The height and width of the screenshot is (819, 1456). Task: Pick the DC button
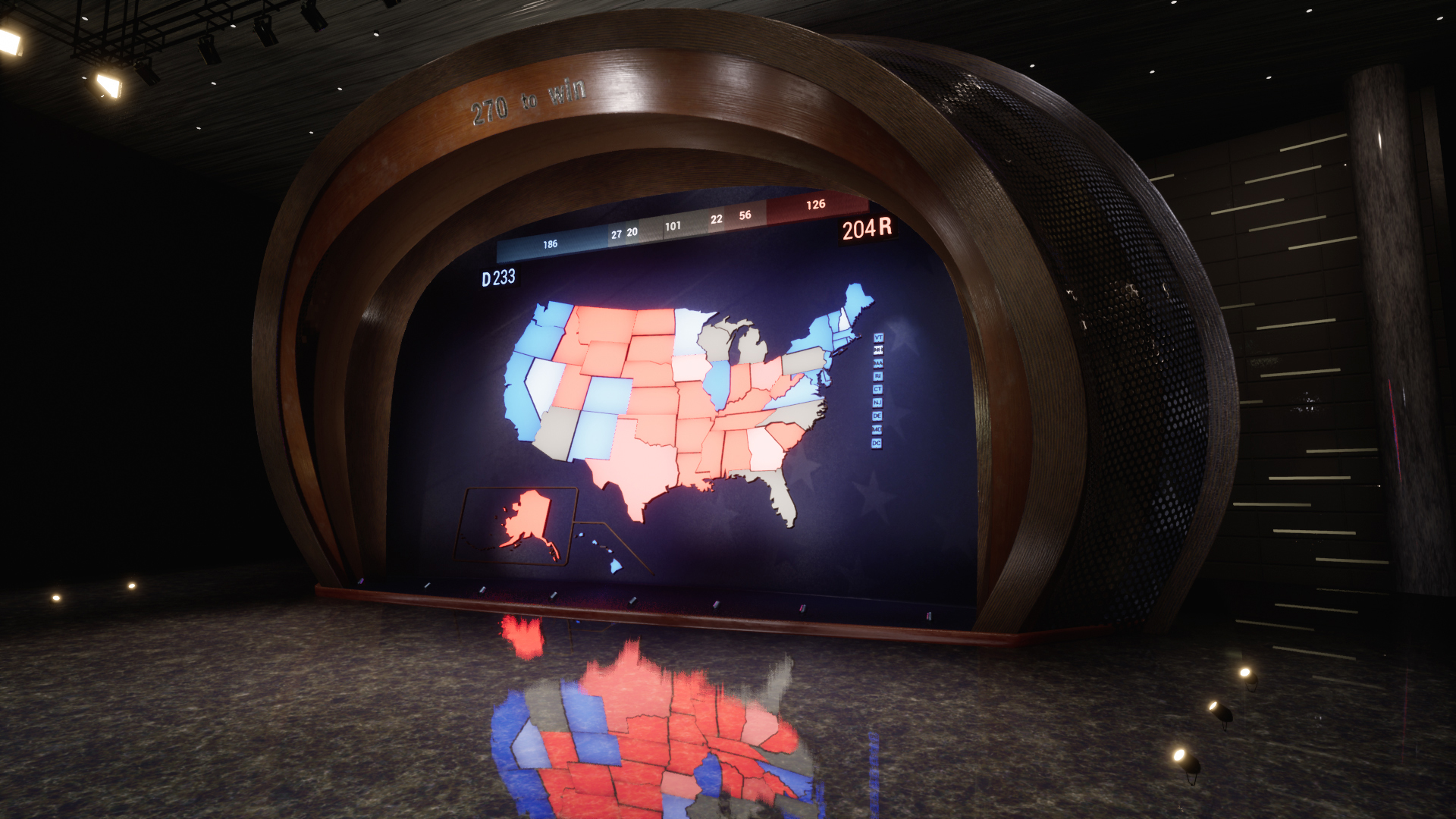[876, 443]
